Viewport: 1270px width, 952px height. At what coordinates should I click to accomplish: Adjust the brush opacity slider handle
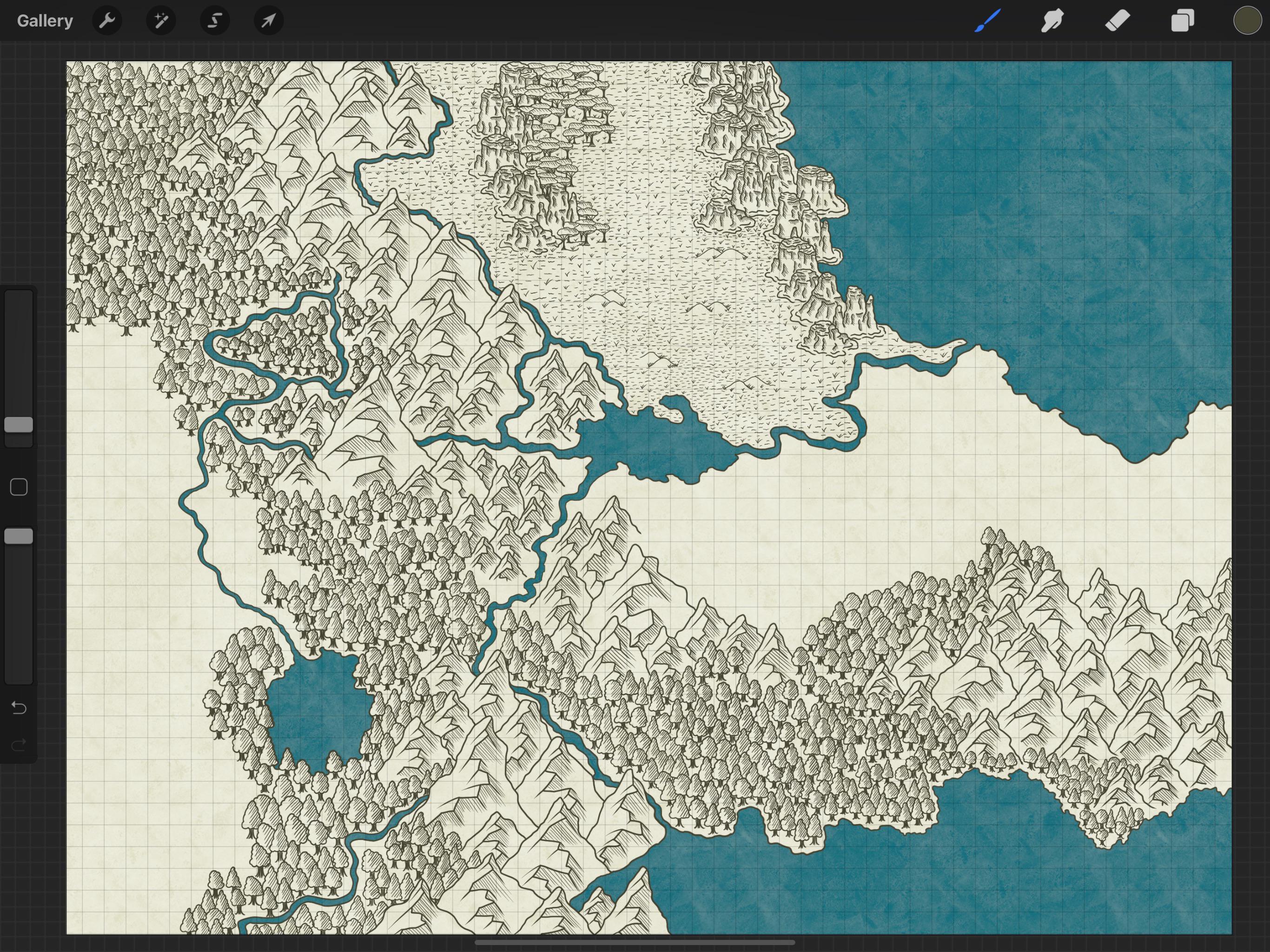pos(19,535)
